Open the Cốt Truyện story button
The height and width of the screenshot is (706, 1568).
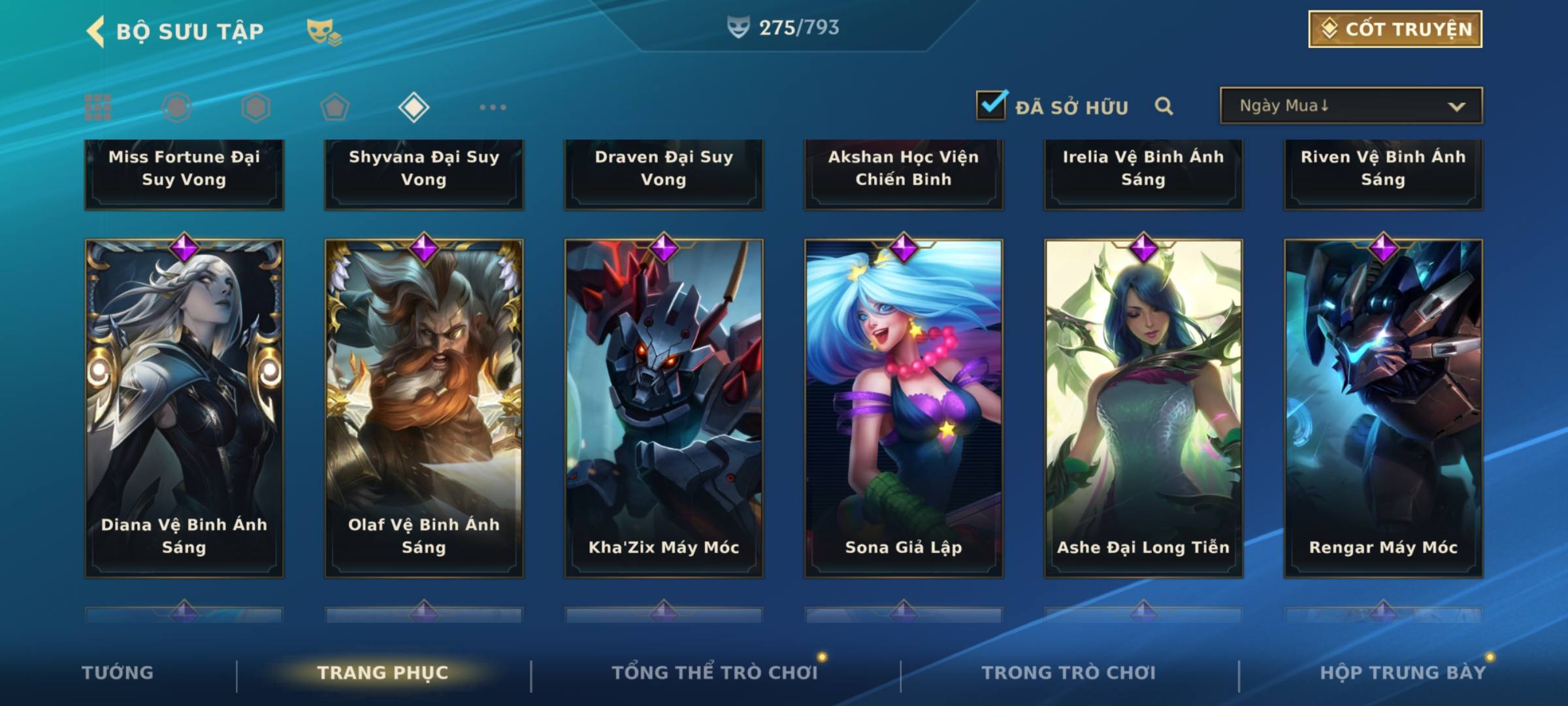pos(1394,29)
